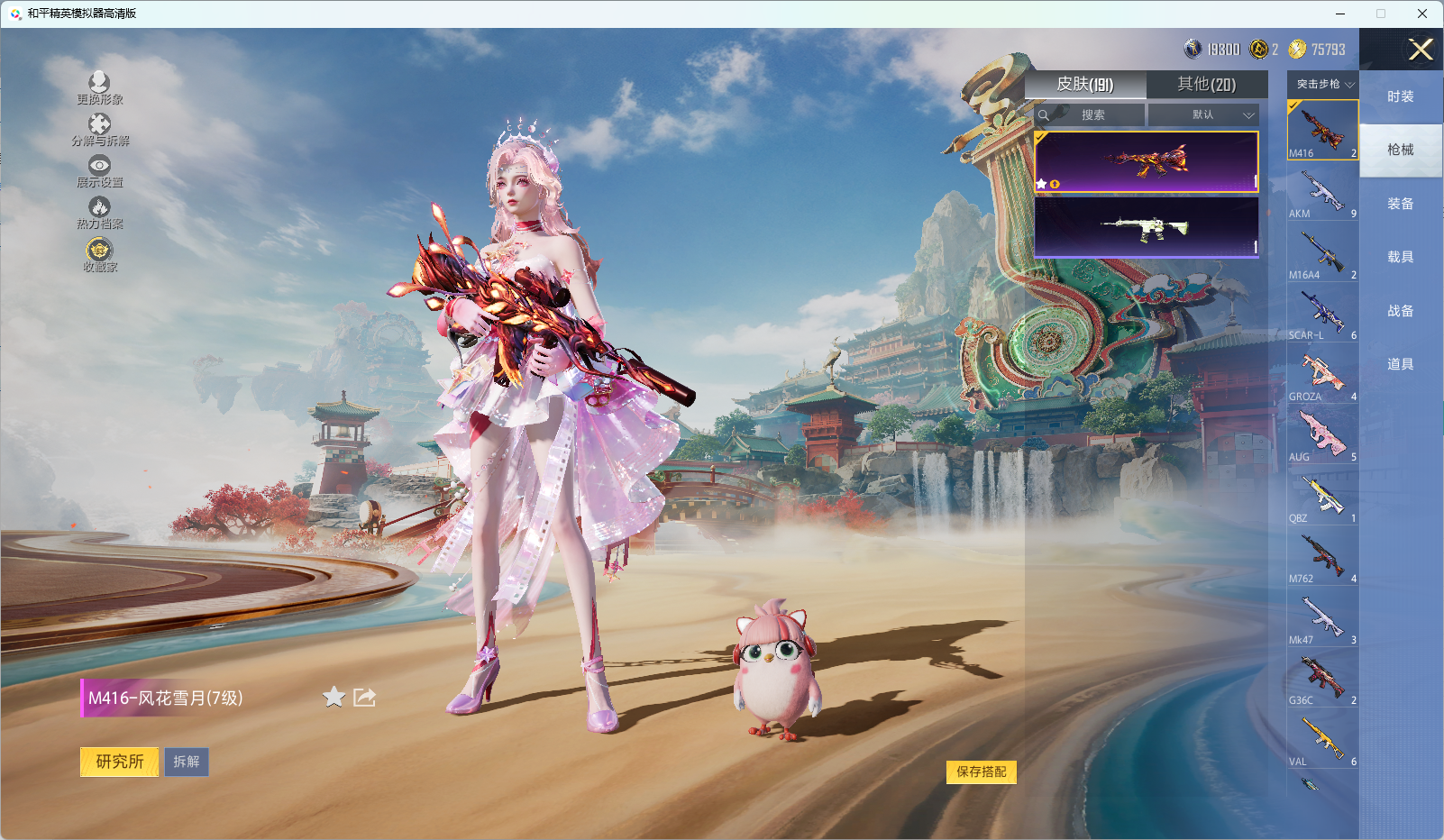Open 展示设置 display settings
Screen dimensions: 1444x840
pos(99,171)
